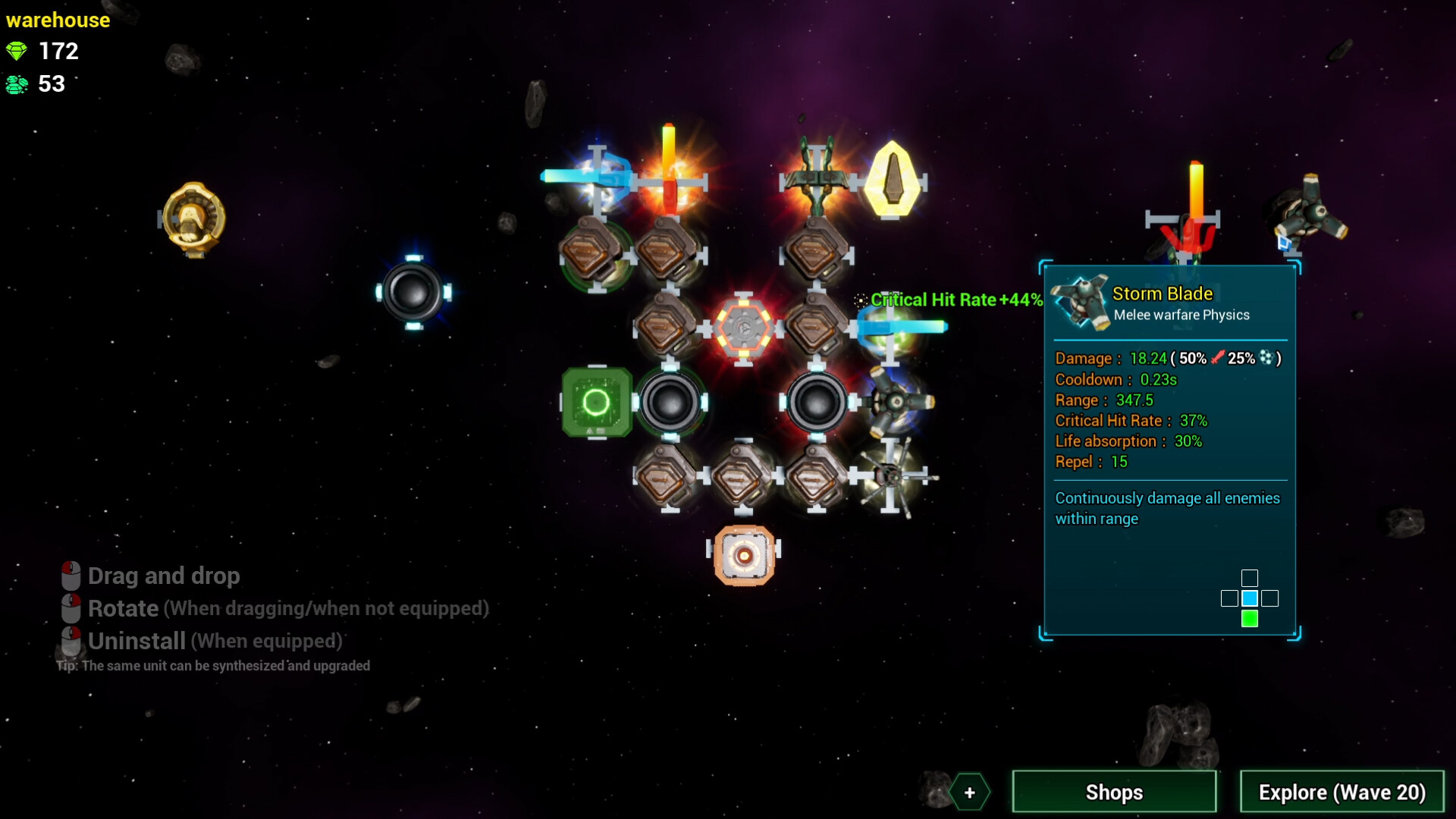Open the Shops menu

(x=1114, y=792)
